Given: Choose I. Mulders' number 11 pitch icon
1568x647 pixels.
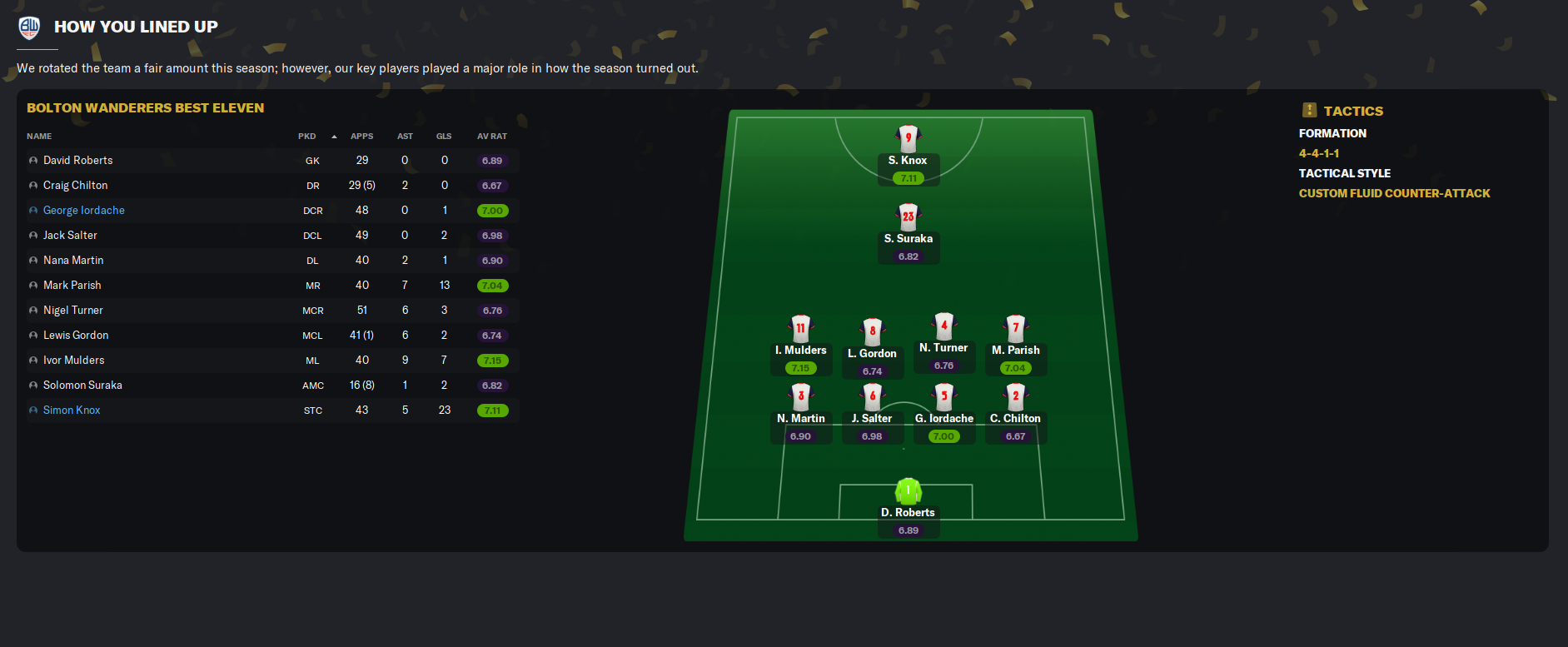Looking at the screenshot, I should pos(800,328).
